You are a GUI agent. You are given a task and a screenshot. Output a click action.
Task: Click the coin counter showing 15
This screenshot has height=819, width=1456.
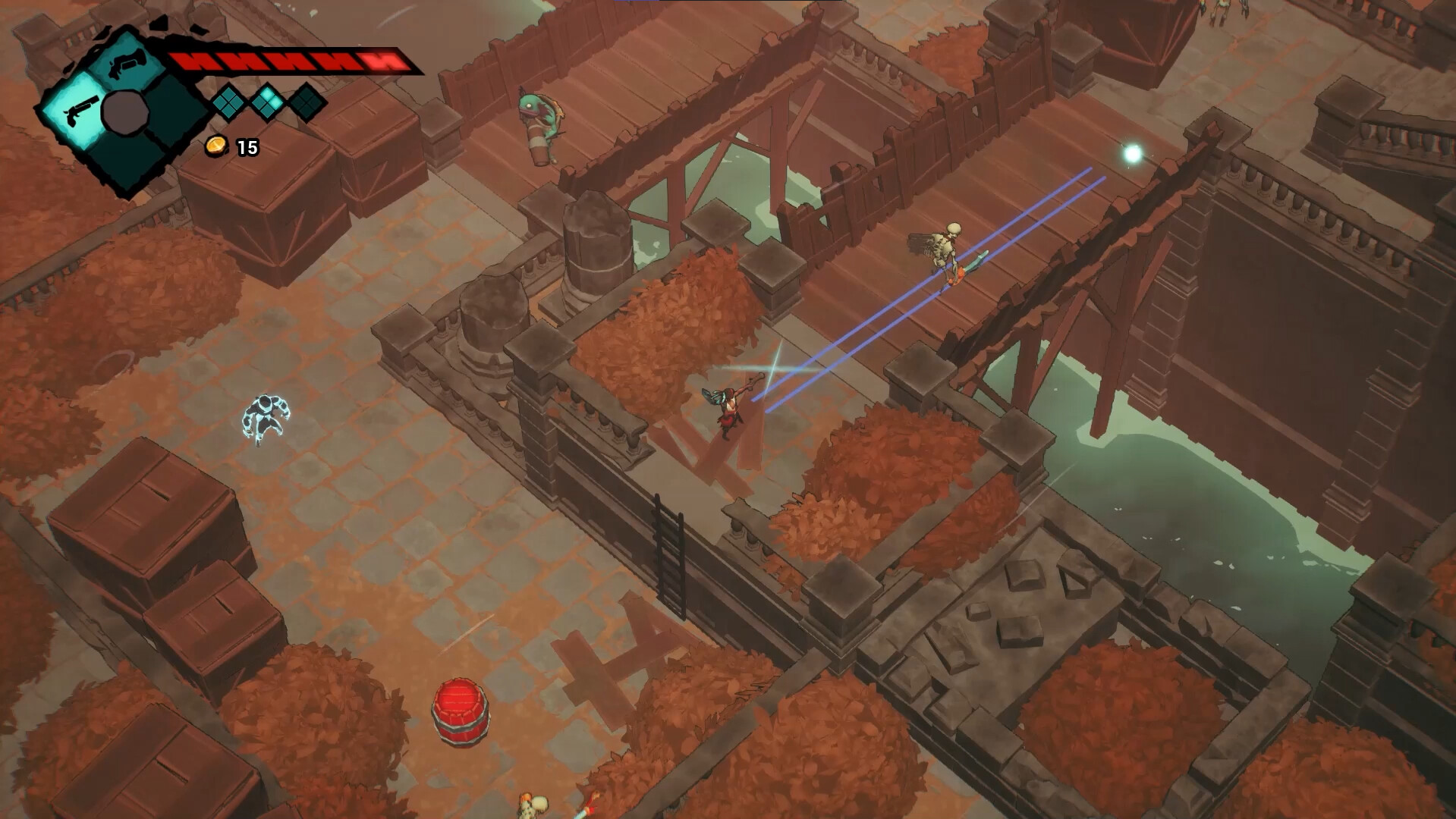247,147
